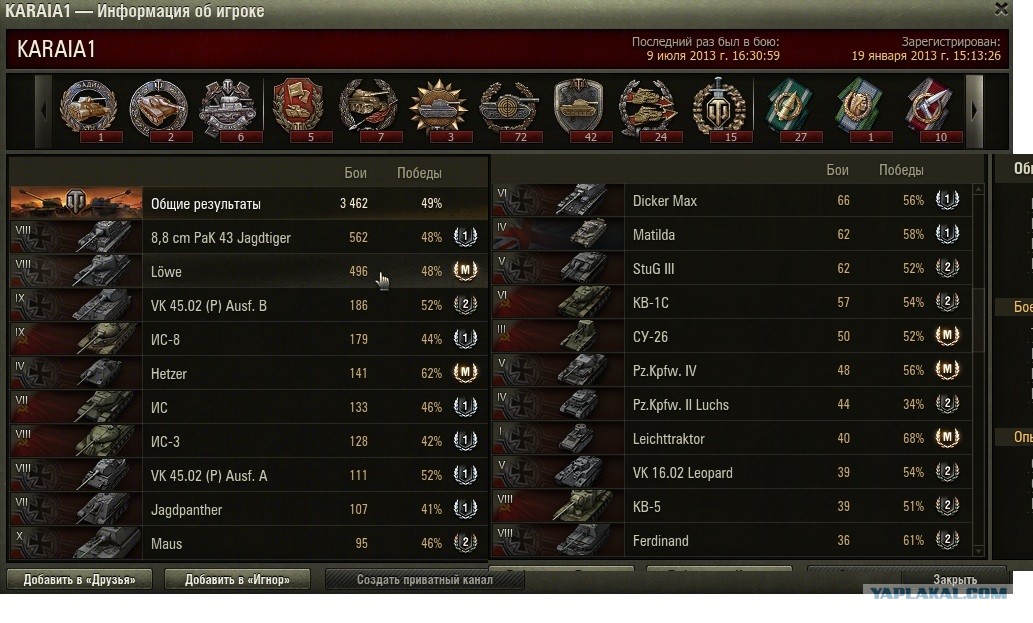The width and height of the screenshot is (1033, 623).
Task: Select the Dicker Max row
Action: pos(735,201)
